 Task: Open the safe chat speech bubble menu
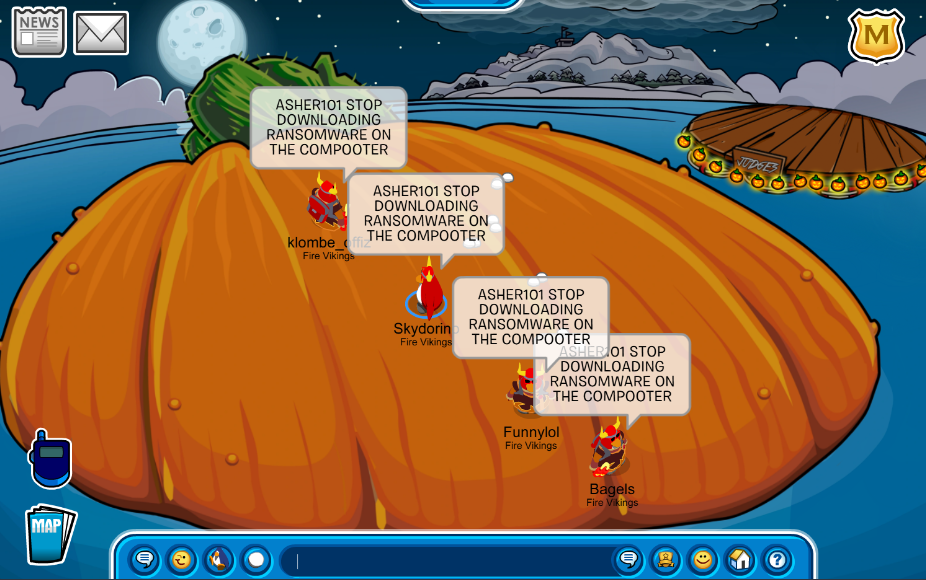[145, 559]
